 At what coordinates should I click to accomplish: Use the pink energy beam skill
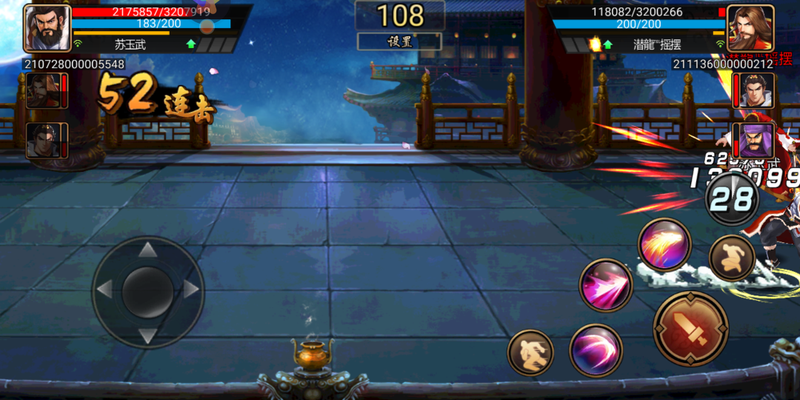(x=607, y=285)
